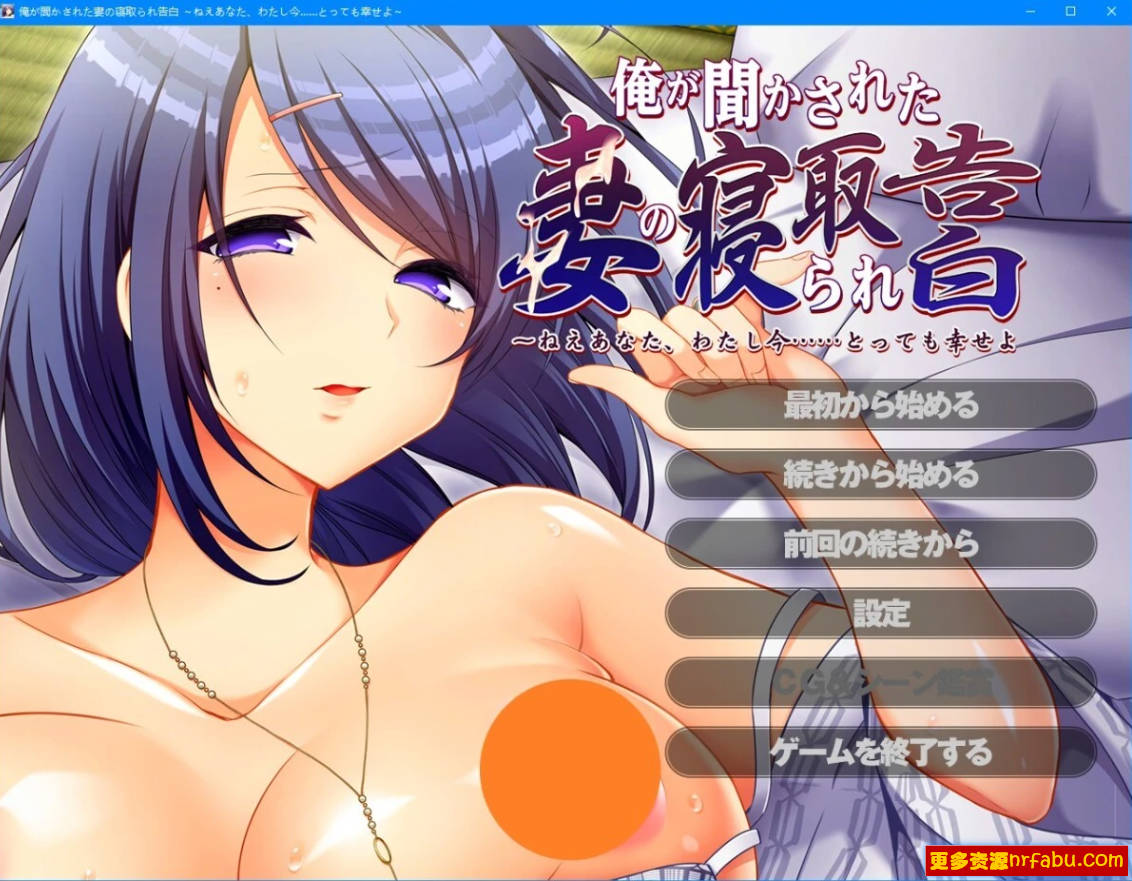Select 前回の続きから to resume last session
1132x881 pixels.
(881, 544)
